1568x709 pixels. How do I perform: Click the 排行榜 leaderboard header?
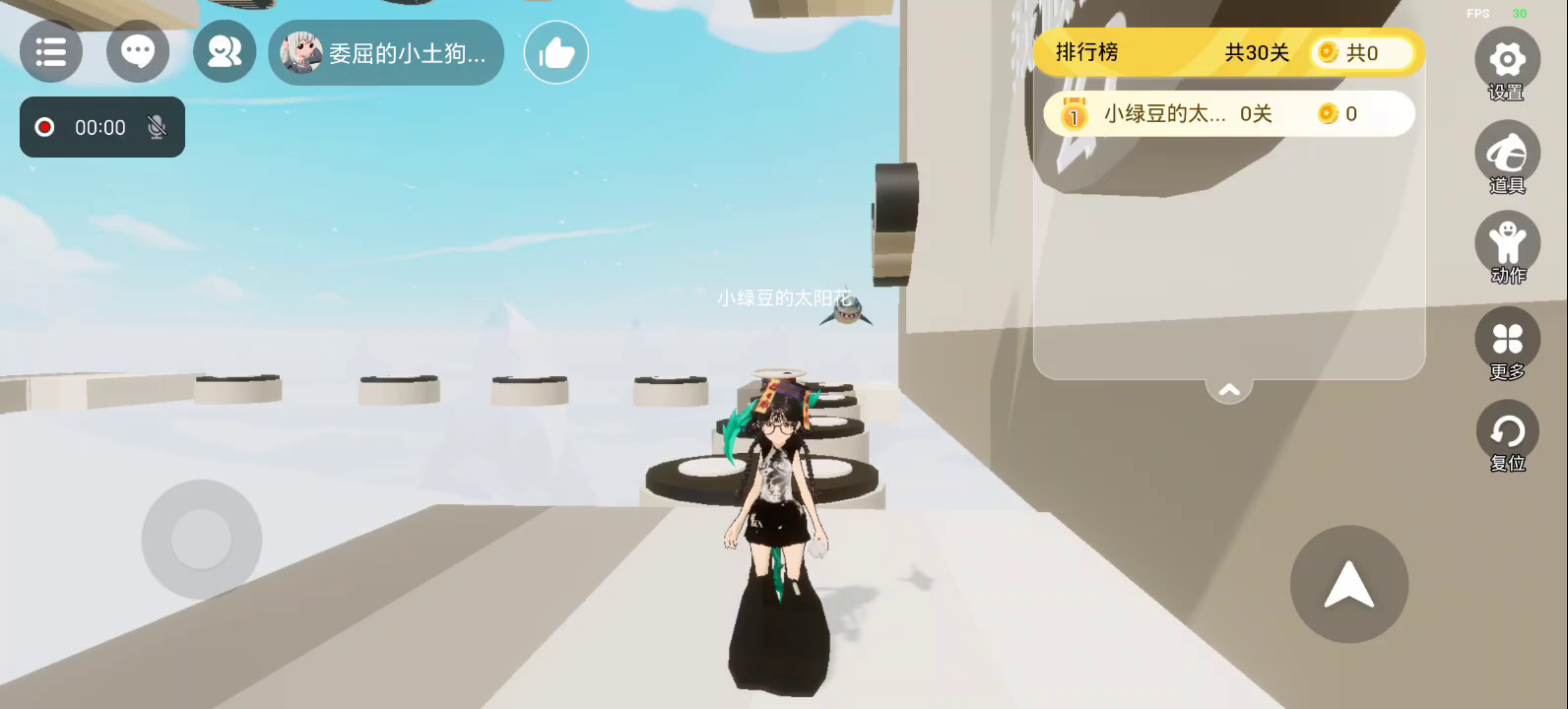1087,52
